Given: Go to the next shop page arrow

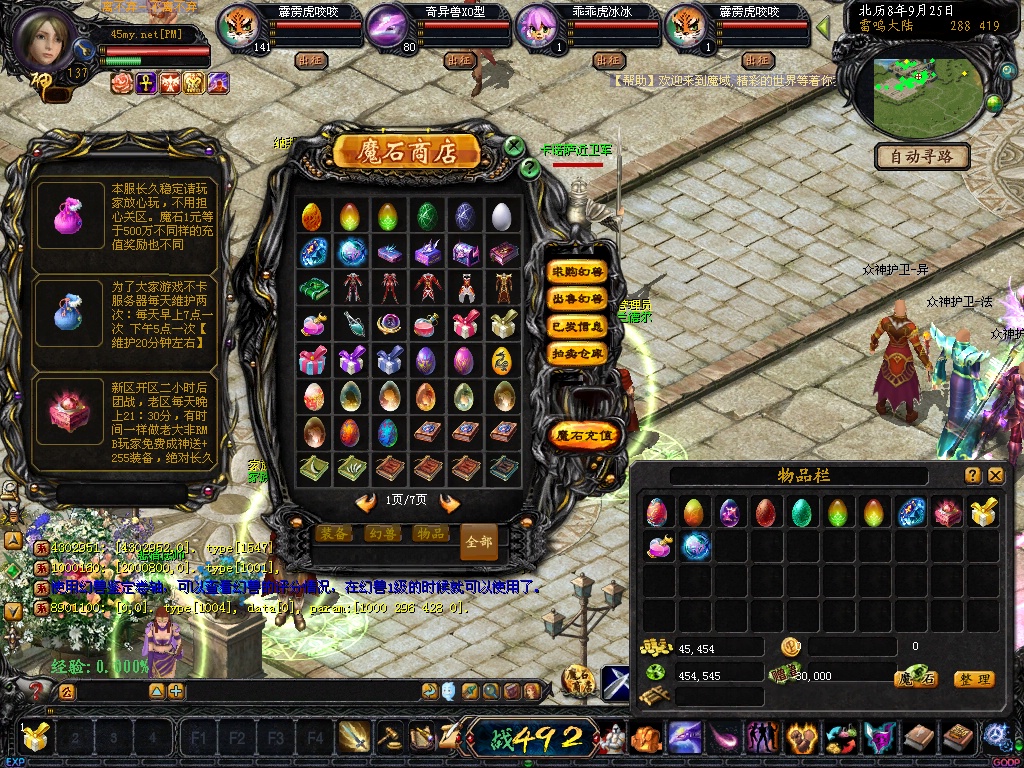Looking at the screenshot, I should 450,502.
